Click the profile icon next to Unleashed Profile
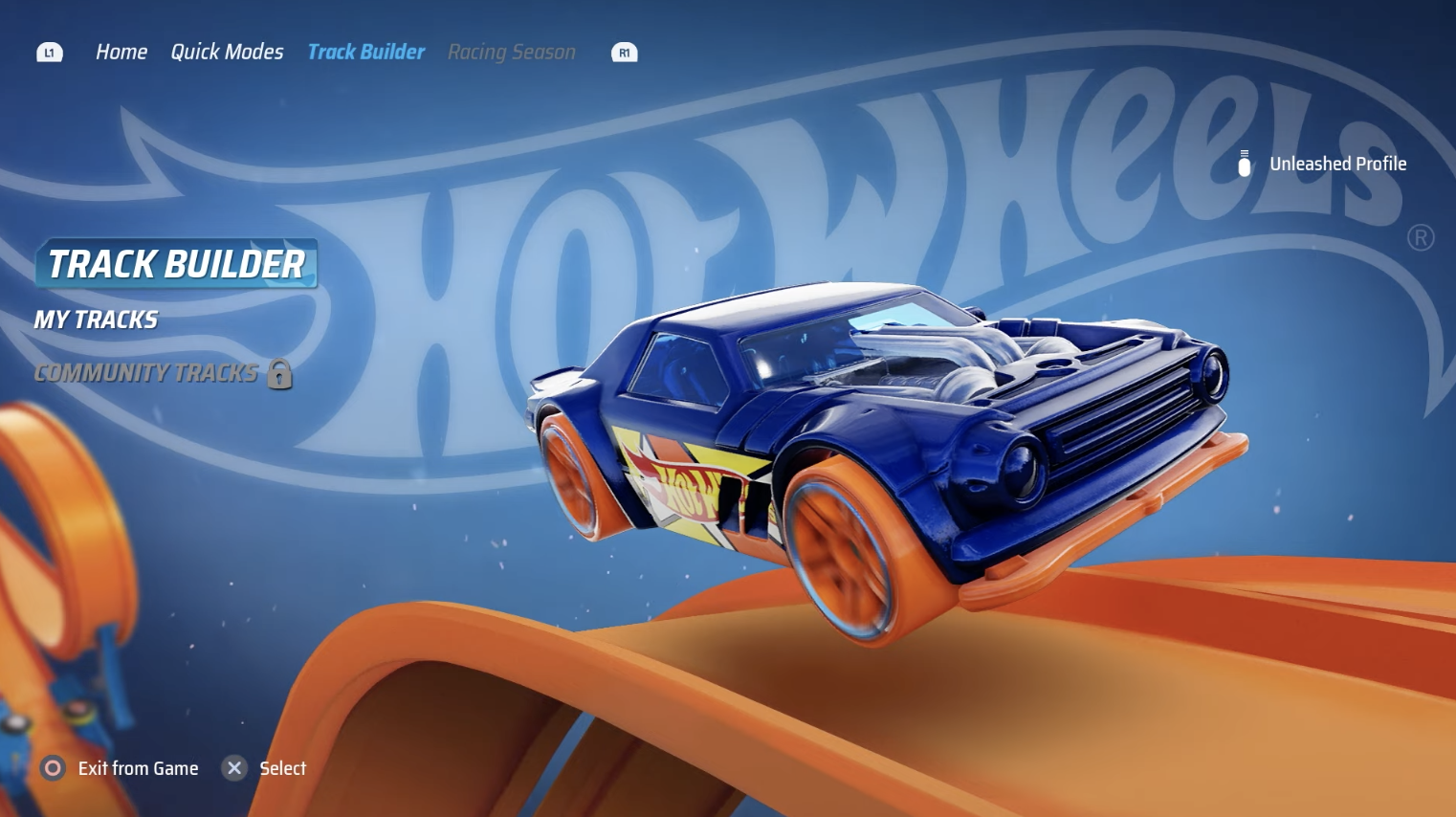Viewport: 1456px width, 817px height. tap(1244, 163)
